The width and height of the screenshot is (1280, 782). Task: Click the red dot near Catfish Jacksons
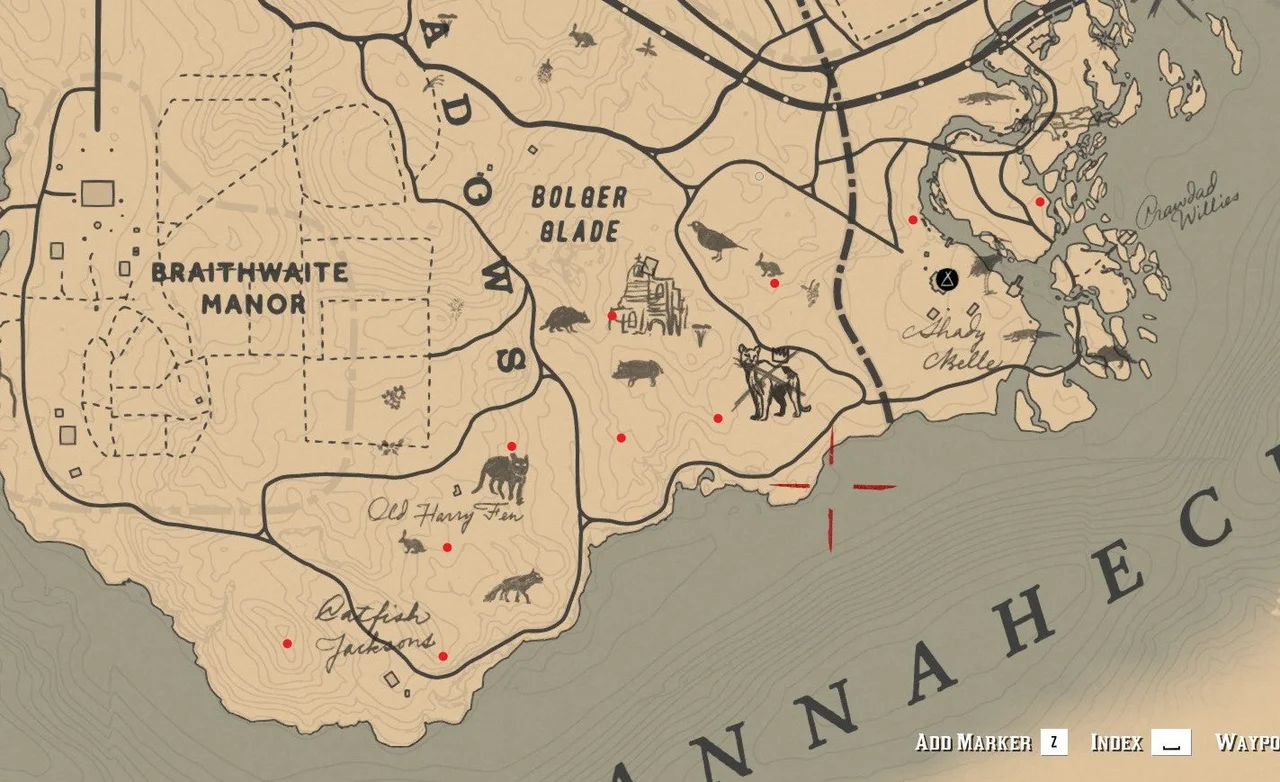pos(443,657)
